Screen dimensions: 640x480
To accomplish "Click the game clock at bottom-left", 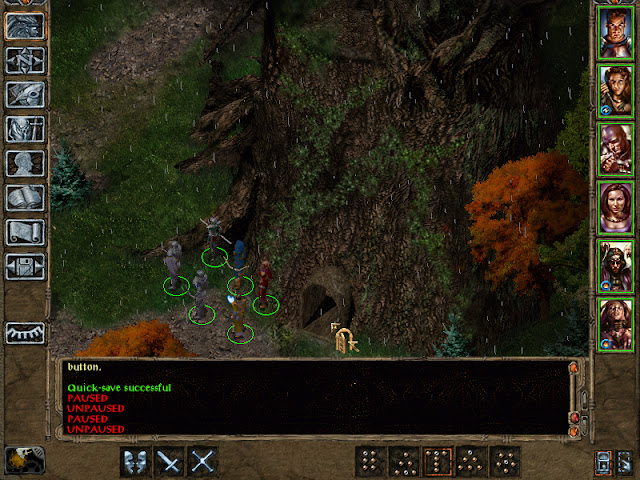I will point(23,458).
